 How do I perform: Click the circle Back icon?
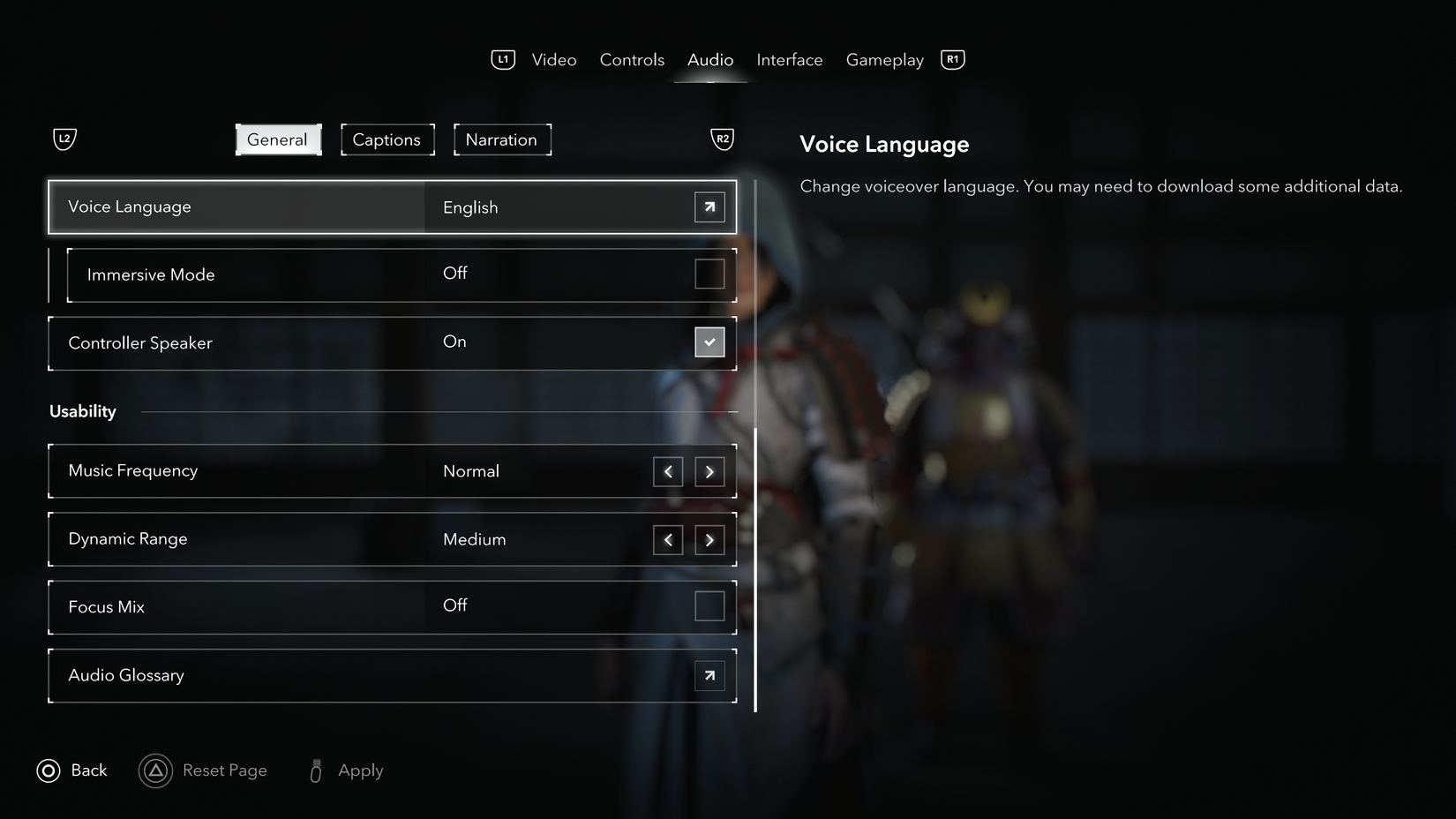48,770
